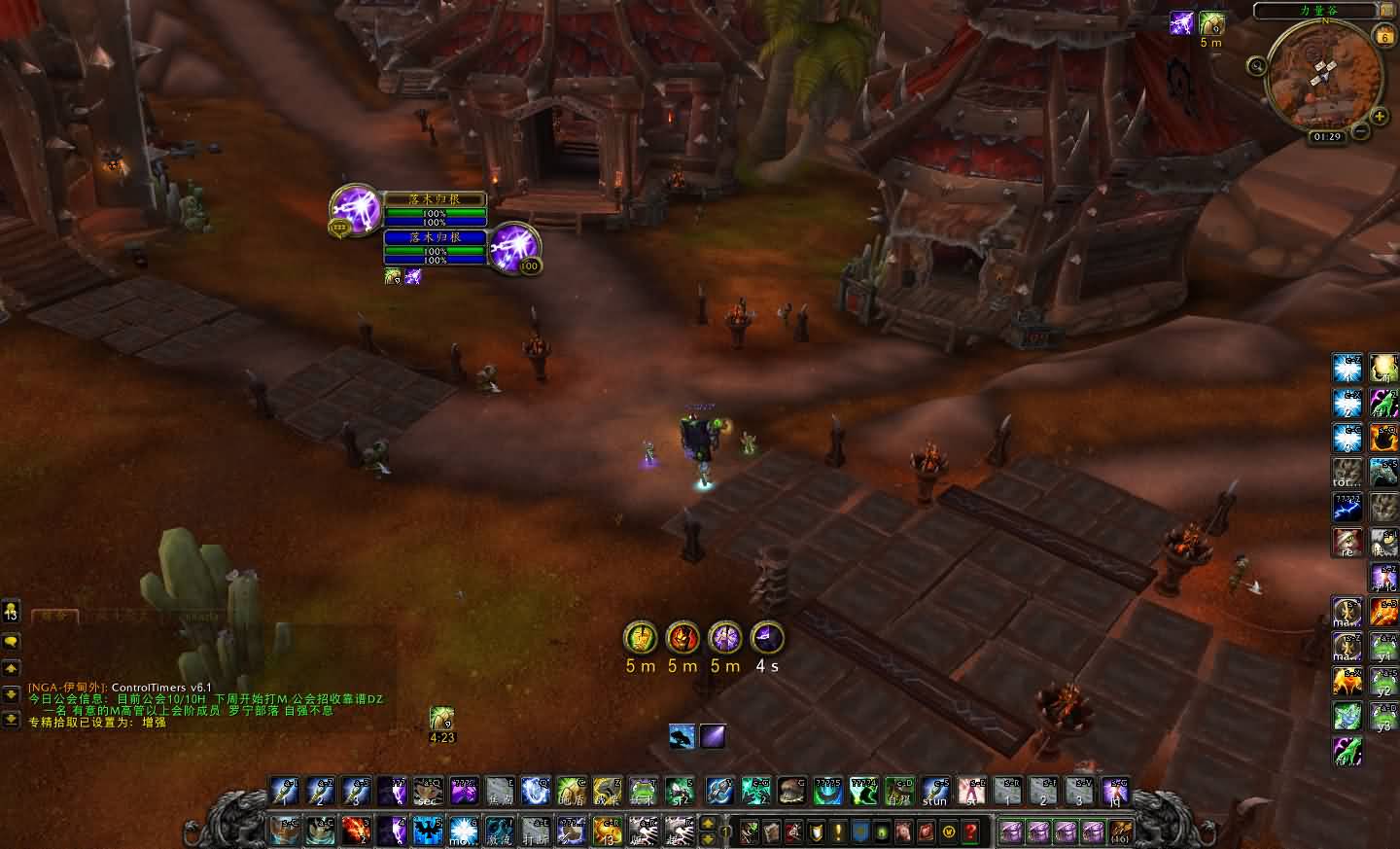This screenshot has width=1400, height=849.
Task: Click the cat-face ability labeled re
Action: [x=1347, y=543]
